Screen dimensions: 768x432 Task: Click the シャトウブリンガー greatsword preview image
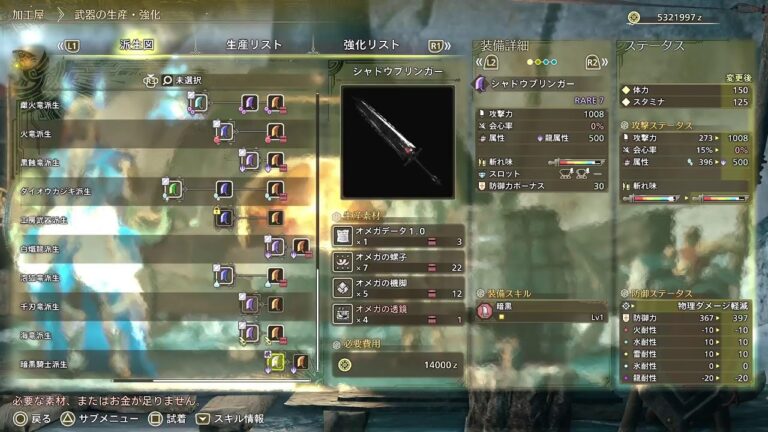pyautogui.click(x=396, y=141)
